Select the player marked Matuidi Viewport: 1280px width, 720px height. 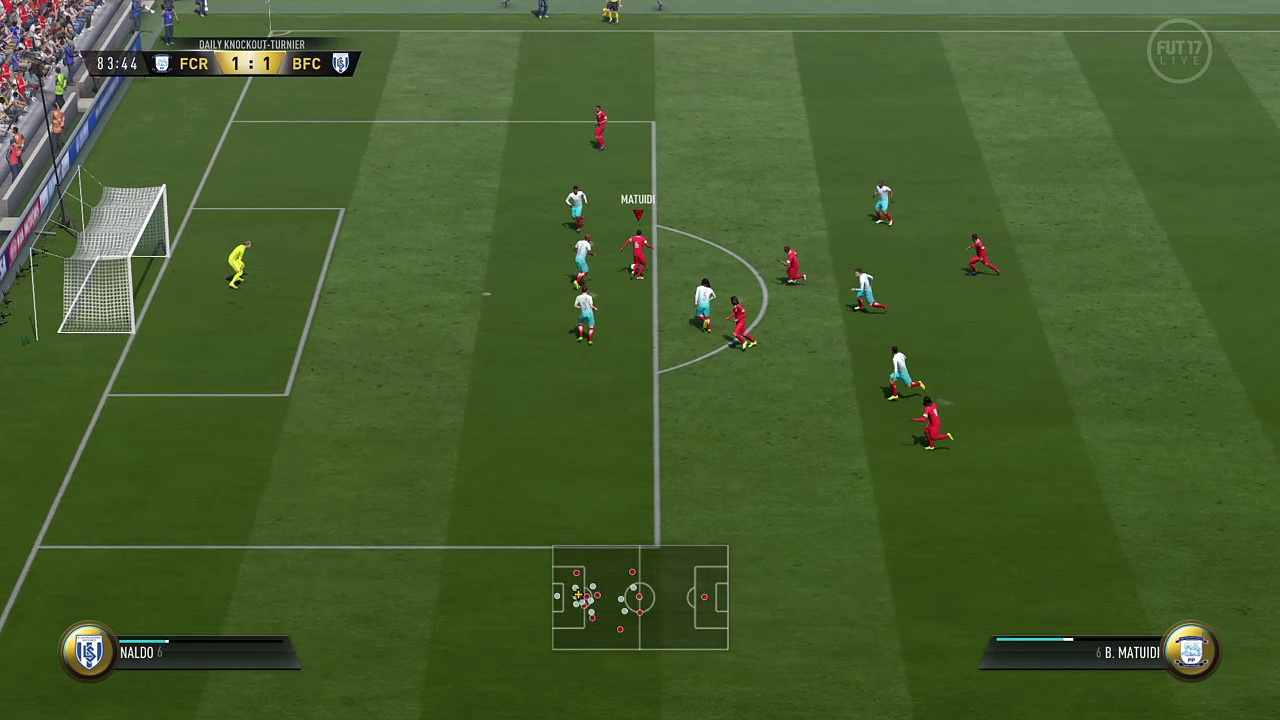(637, 254)
